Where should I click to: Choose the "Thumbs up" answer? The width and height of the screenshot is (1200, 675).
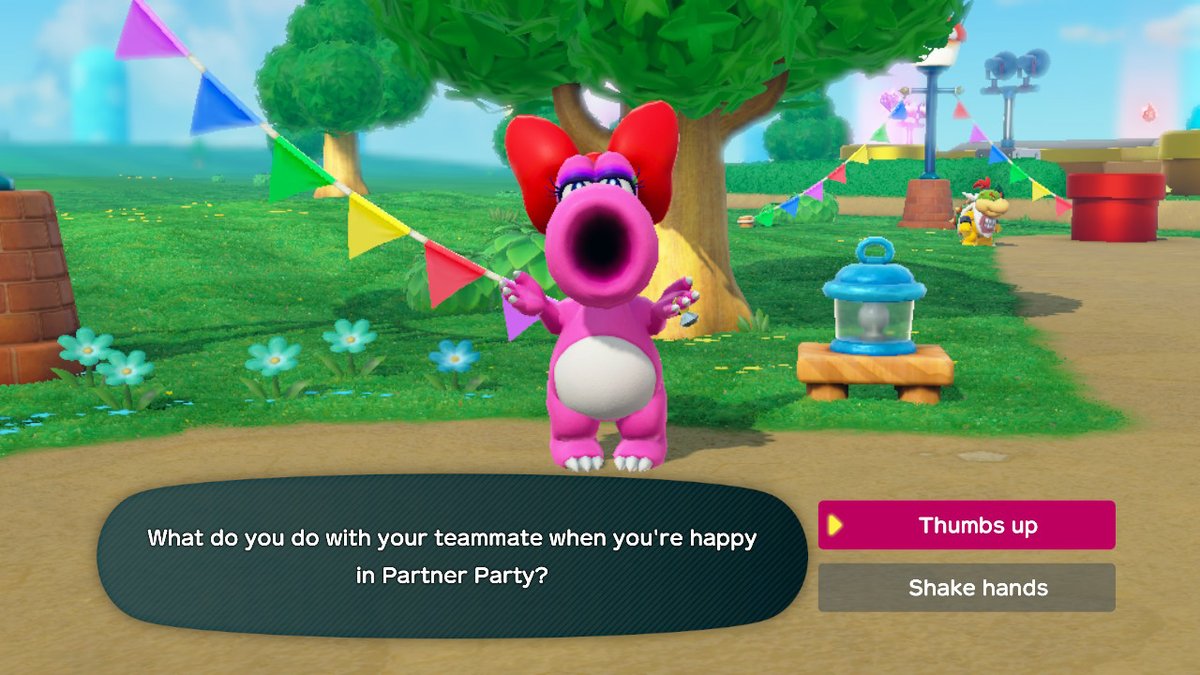point(966,526)
